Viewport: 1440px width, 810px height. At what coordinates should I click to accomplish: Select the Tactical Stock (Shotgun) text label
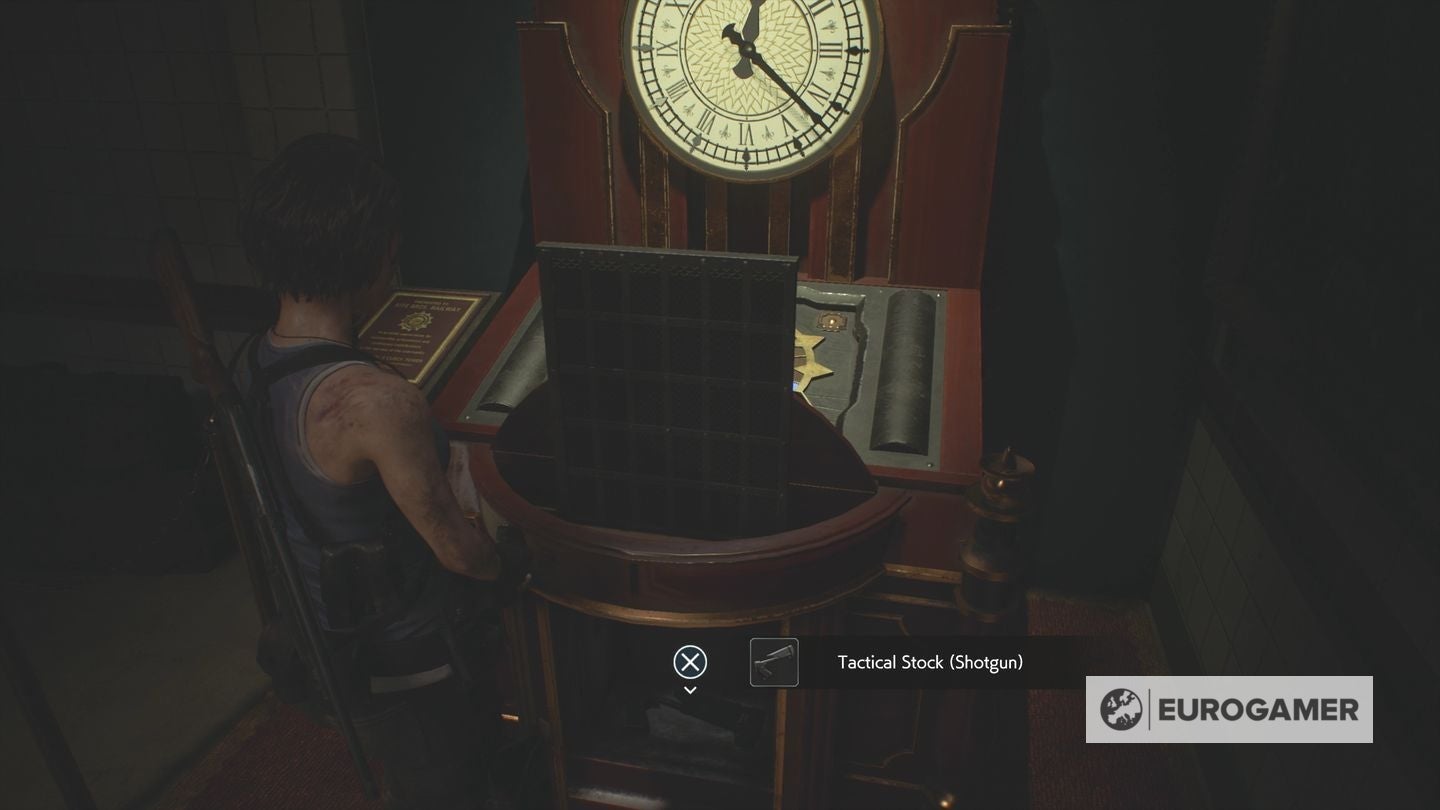929,662
